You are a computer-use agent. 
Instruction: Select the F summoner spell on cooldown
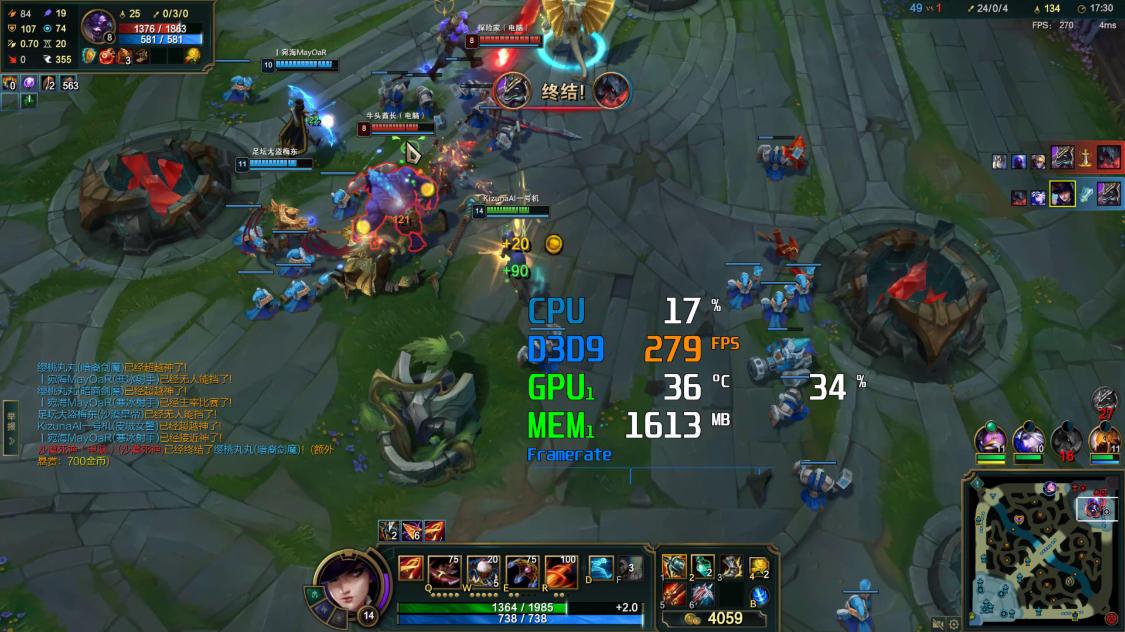click(x=629, y=568)
